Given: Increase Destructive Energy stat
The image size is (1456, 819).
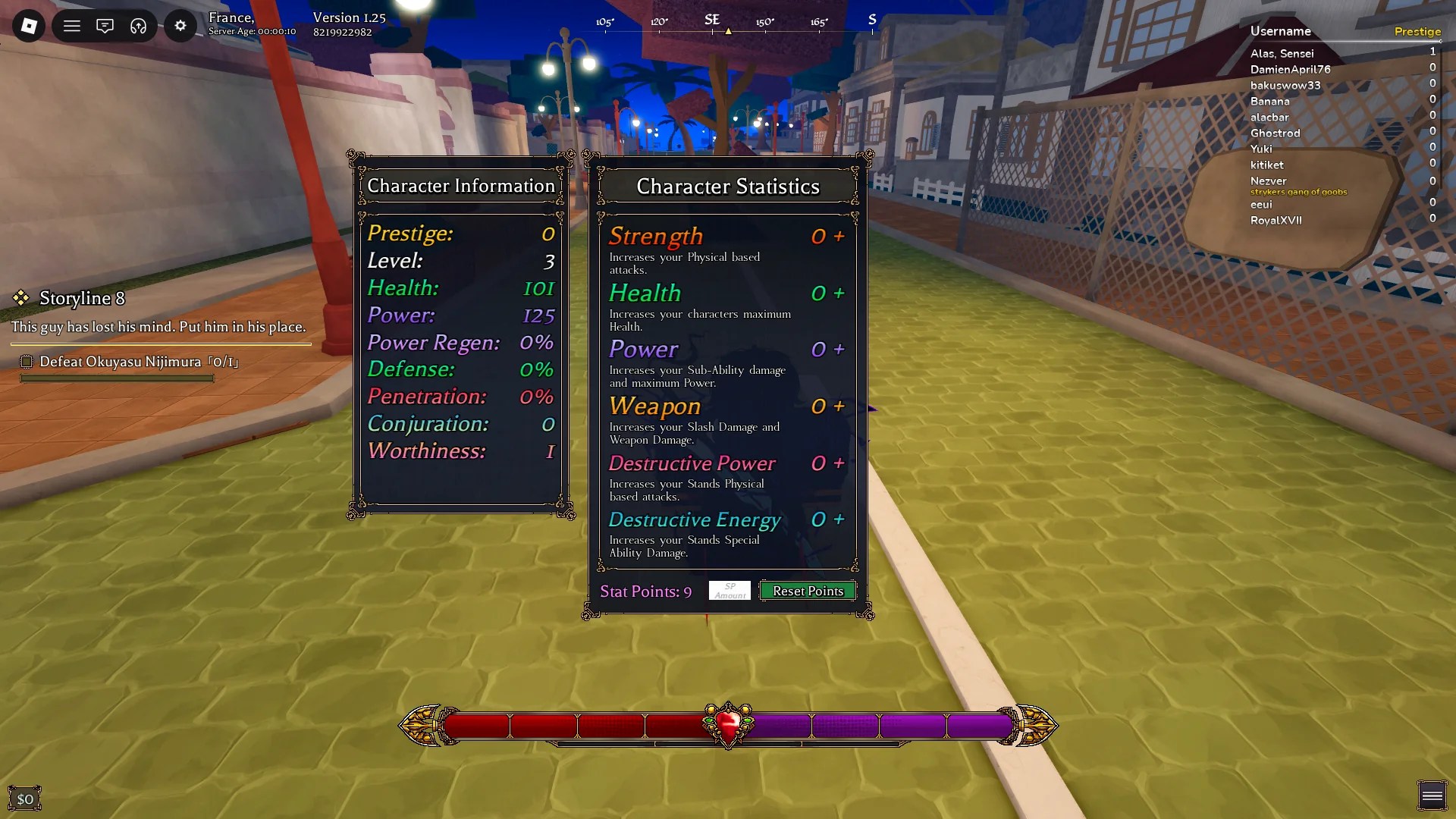Looking at the screenshot, I should click(x=838, y=520).
